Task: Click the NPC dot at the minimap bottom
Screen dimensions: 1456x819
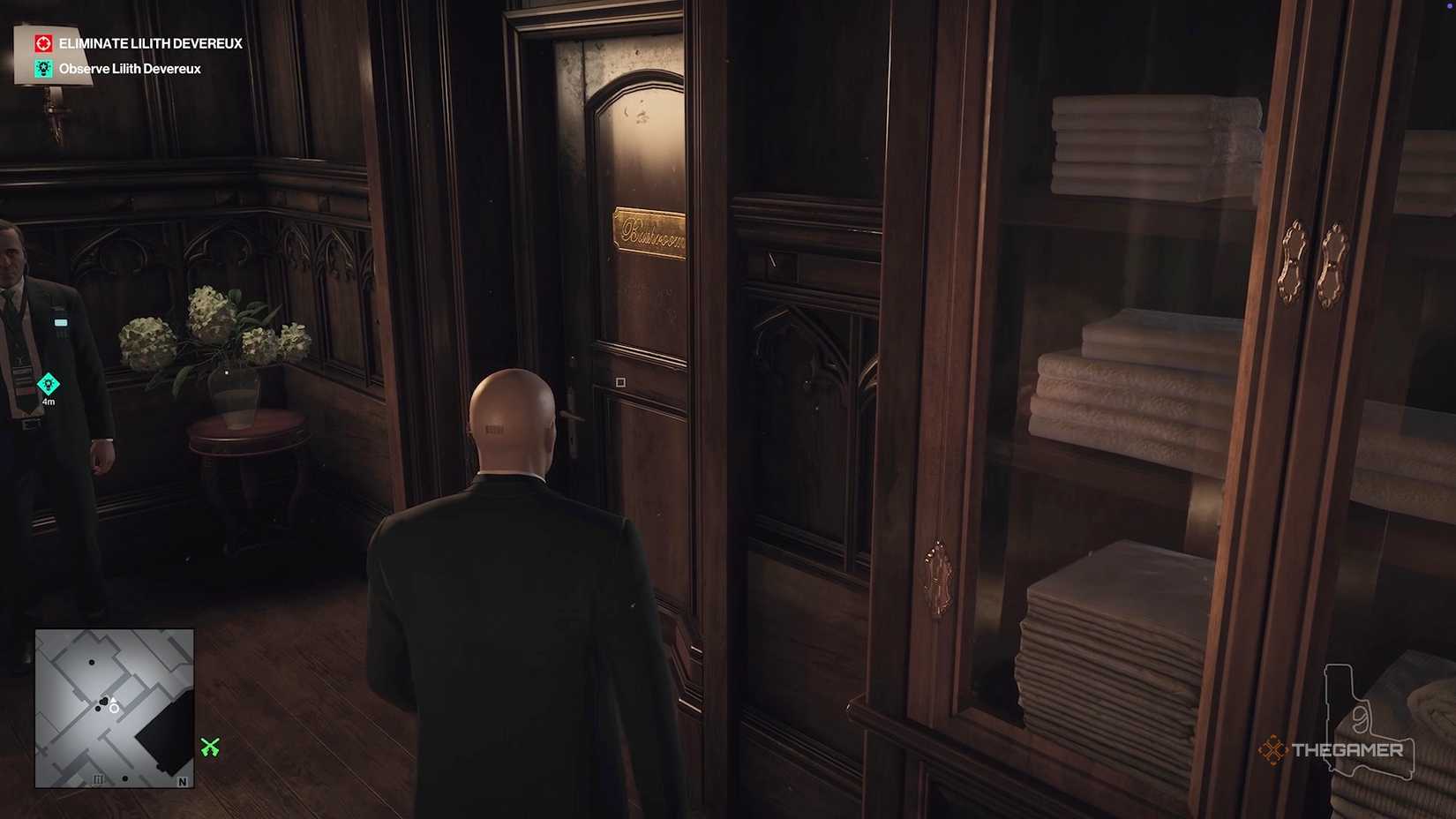Action: click(x=125, y=778)
